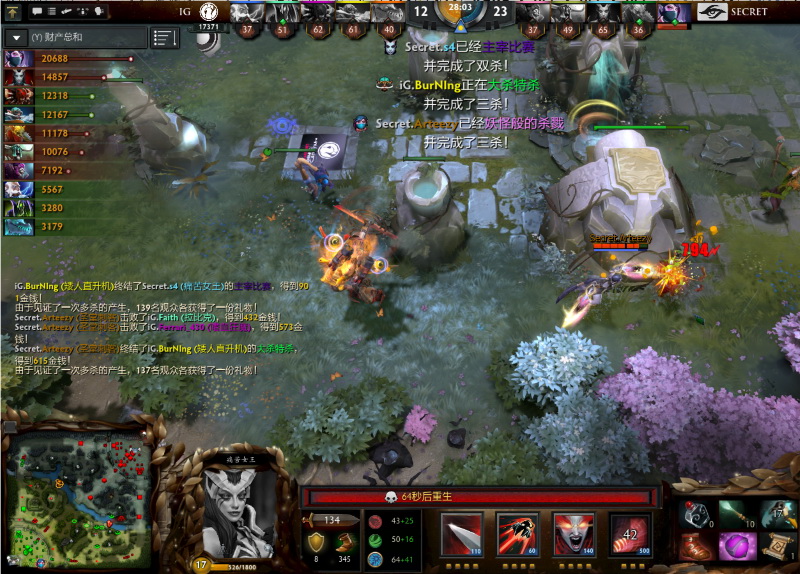Select the Power Treads boots slot

point(696,547)
